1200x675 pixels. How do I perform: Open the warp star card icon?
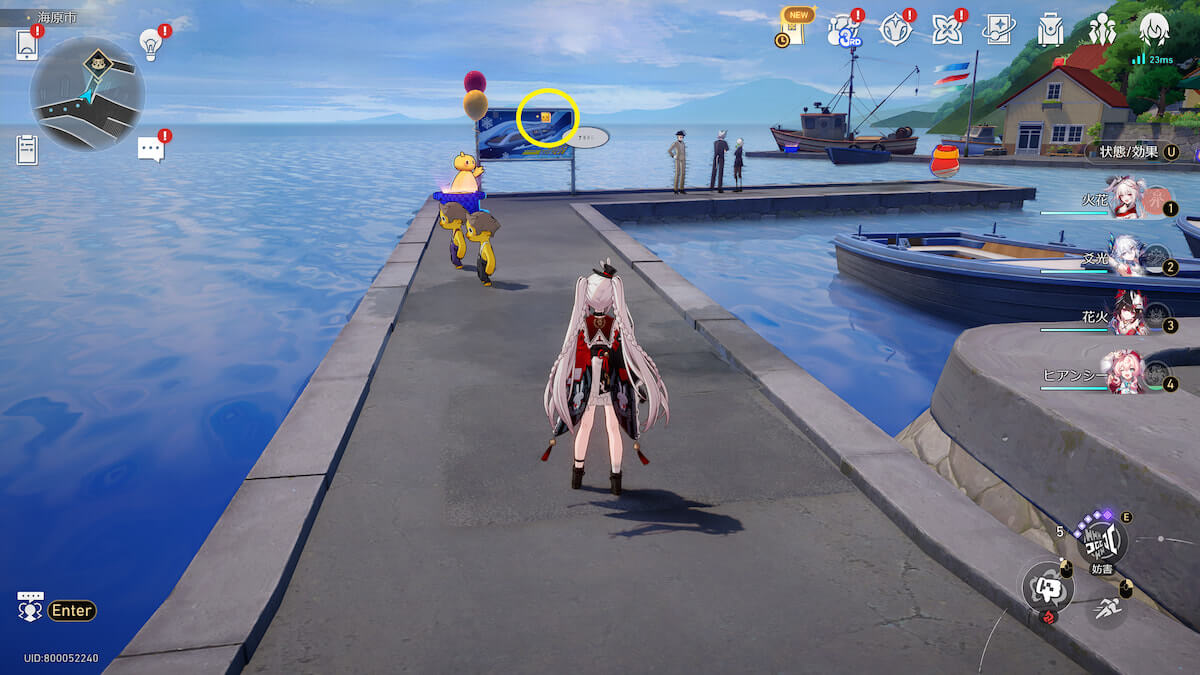click(998, 30)
